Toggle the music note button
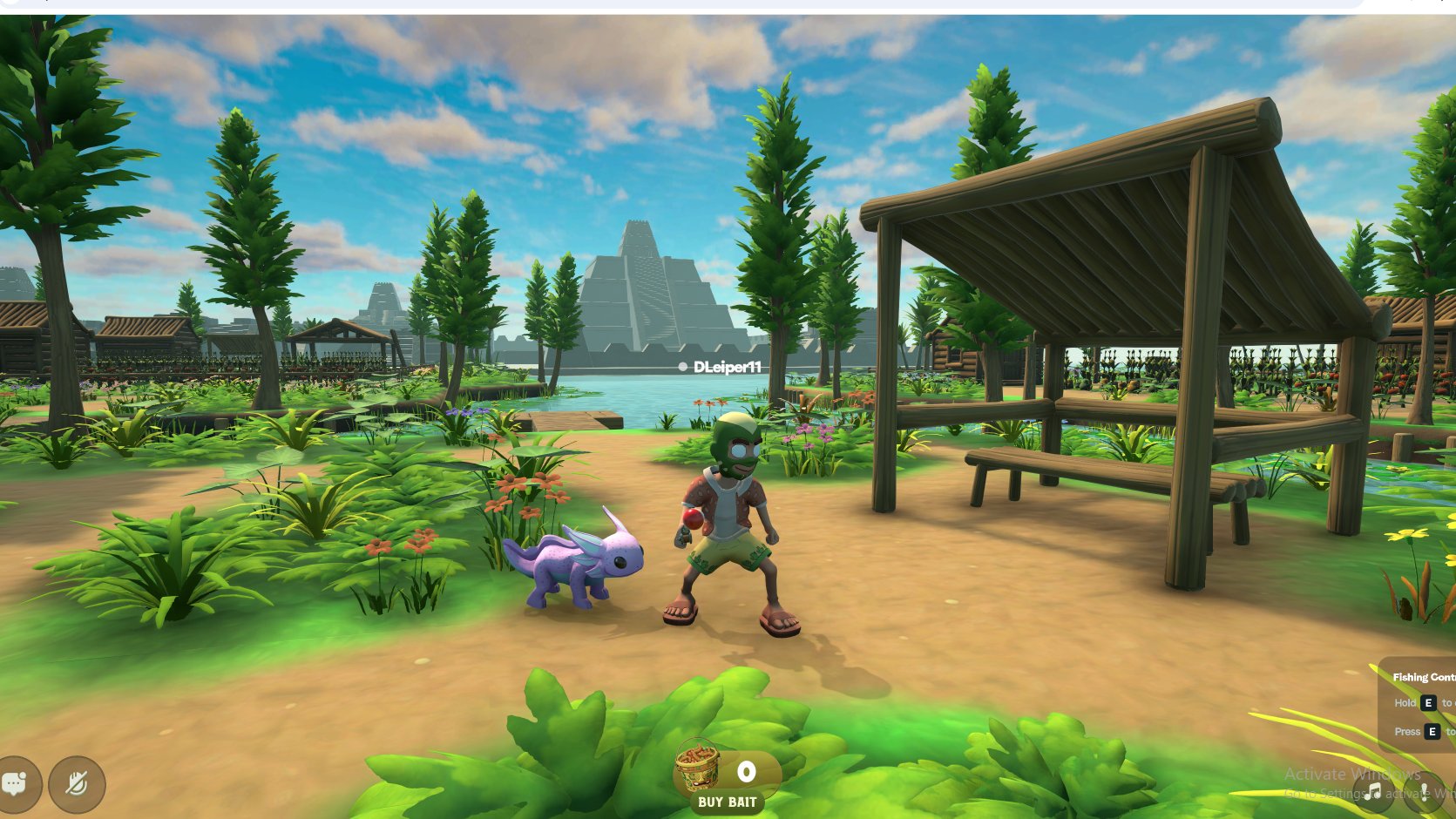Viewport: 1456px width, 819px height. tap(1375, 791)
